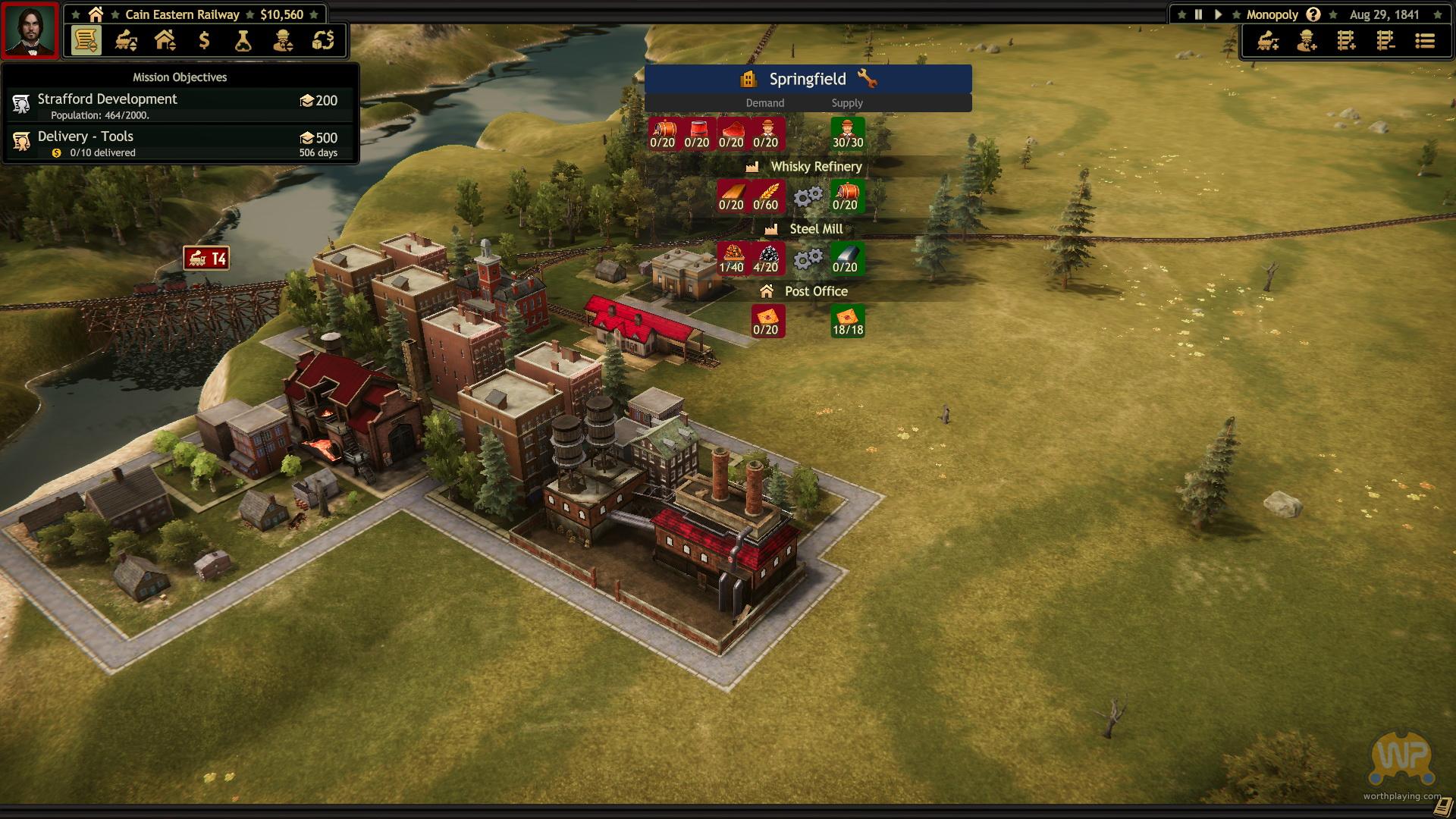This screenshot has width=1456, height=819.
Task: Pause the game
Action: 1198,14
